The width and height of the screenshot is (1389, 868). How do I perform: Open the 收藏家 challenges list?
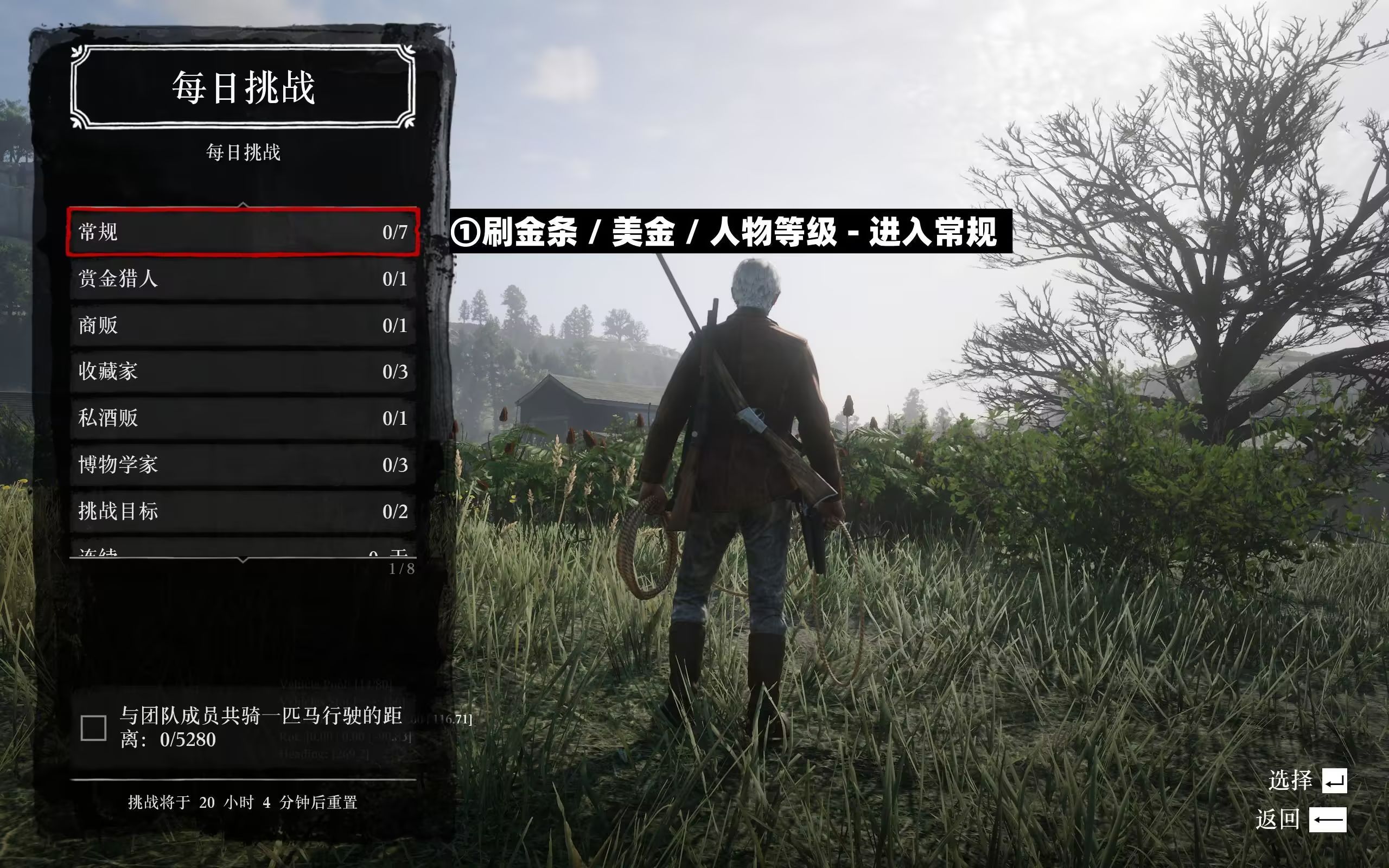coord(243,372)
